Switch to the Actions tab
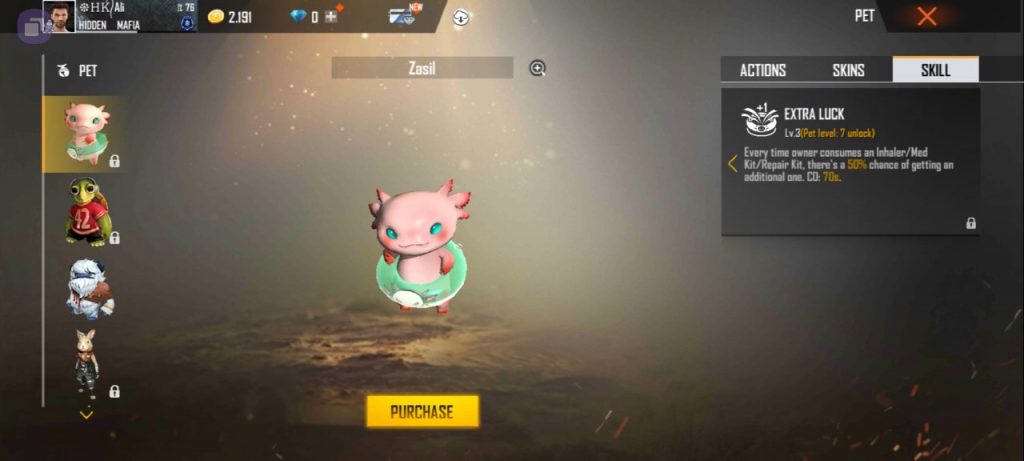 click(762, 70)
